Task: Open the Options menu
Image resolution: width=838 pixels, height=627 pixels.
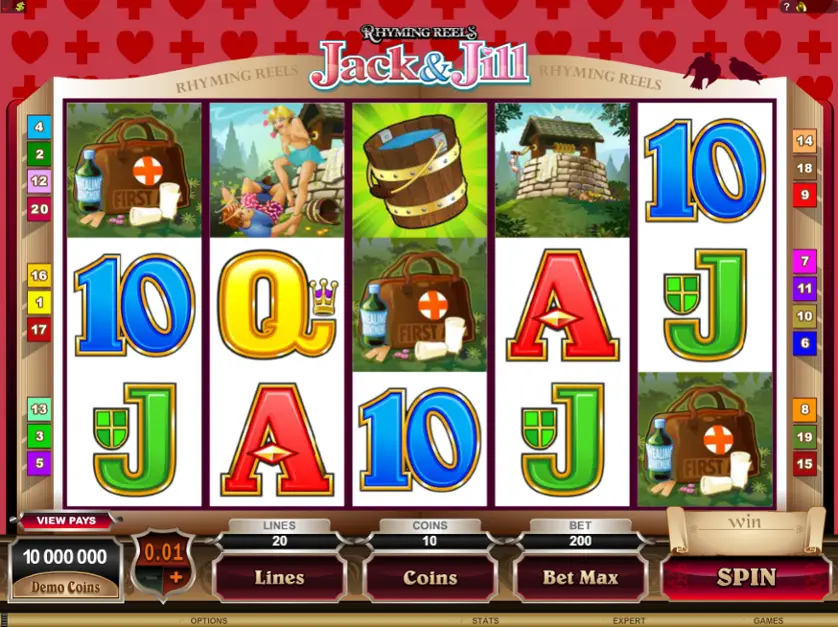Action: [x=209, y=621]
